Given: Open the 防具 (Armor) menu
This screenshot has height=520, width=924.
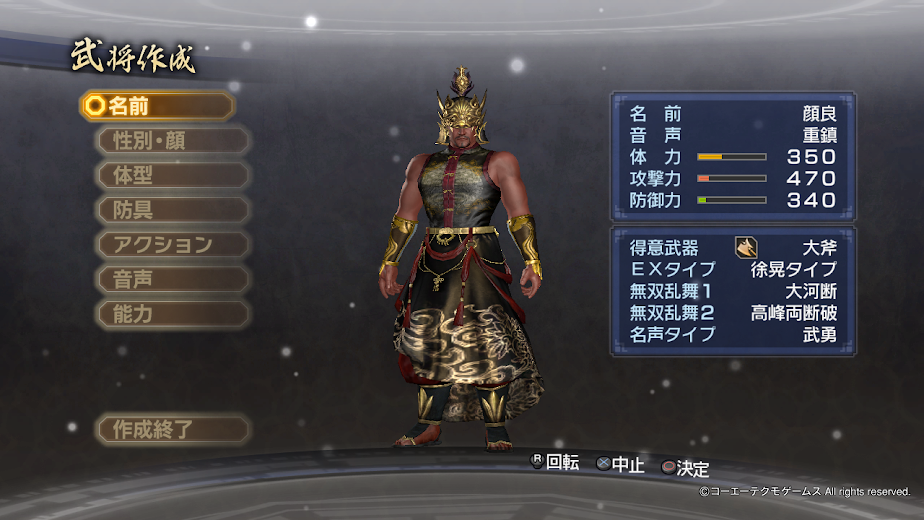Looking at the screenshot, I should (x=173, y=210).
